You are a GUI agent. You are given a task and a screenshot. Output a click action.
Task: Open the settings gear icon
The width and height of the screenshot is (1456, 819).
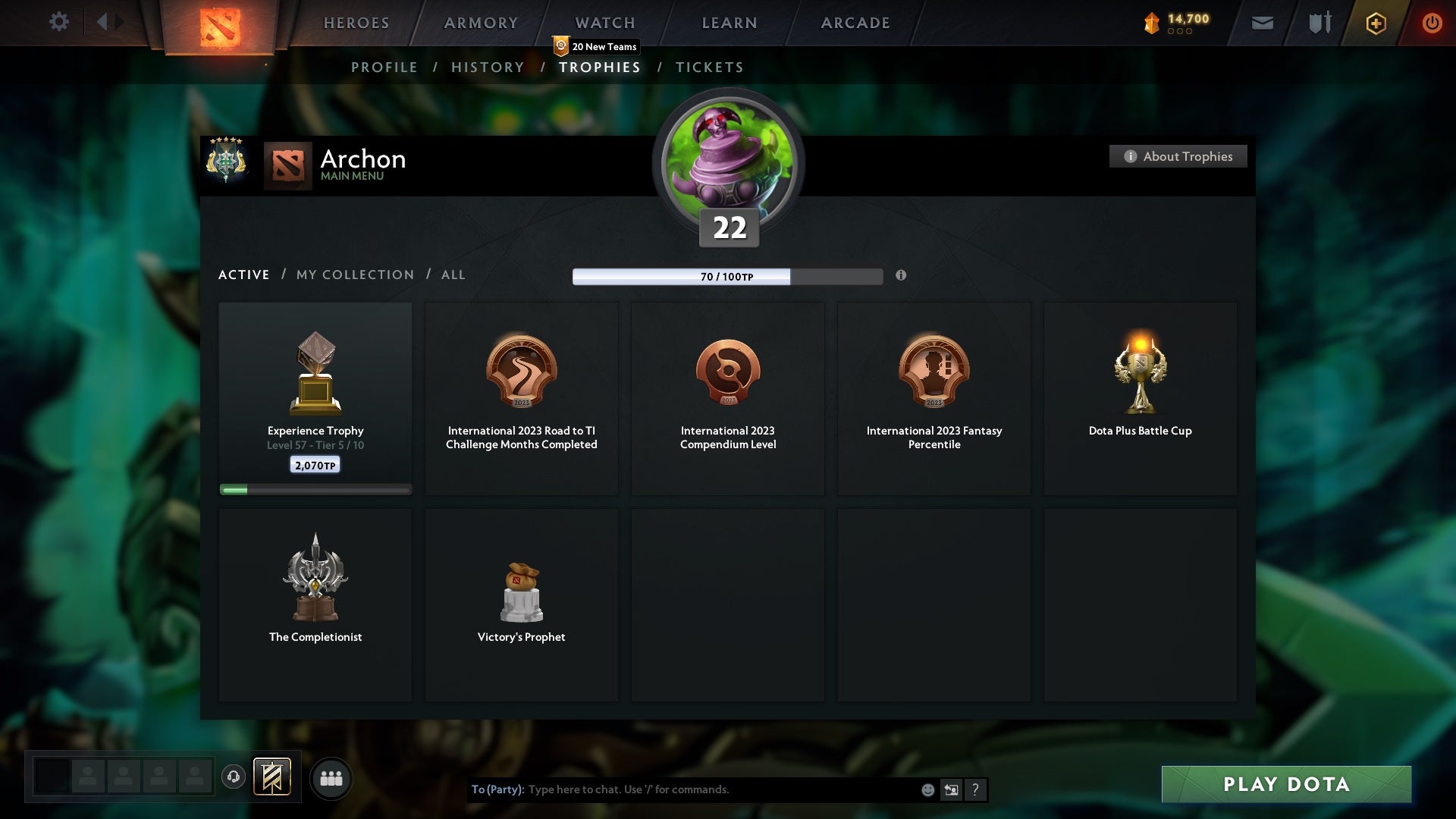click(x=59, y=22)
